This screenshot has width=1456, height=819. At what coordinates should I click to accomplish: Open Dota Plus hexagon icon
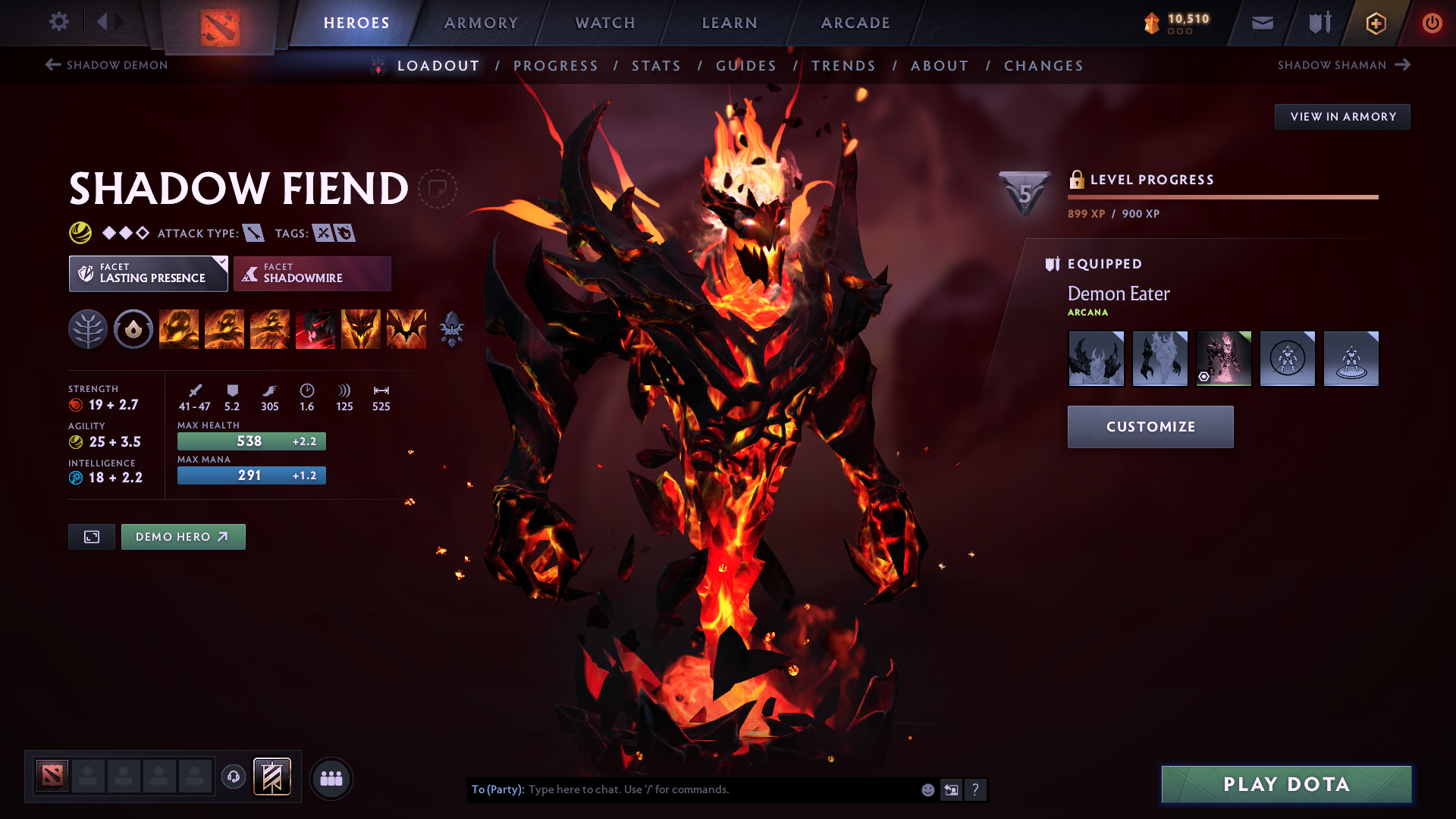(x=1375, y=23)
